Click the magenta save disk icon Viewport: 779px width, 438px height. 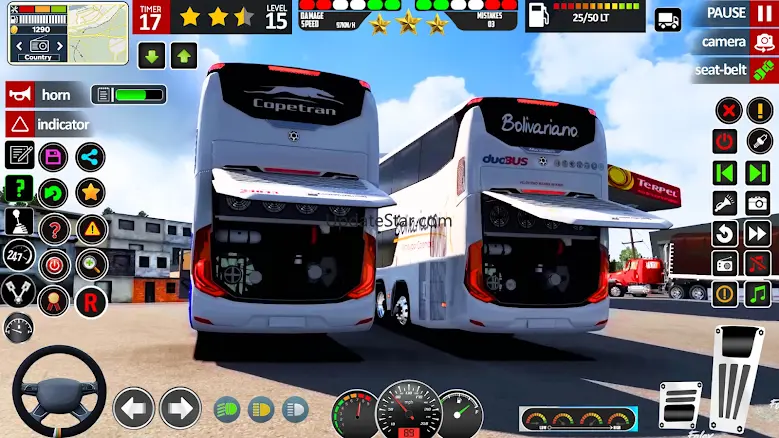[53, 156]
